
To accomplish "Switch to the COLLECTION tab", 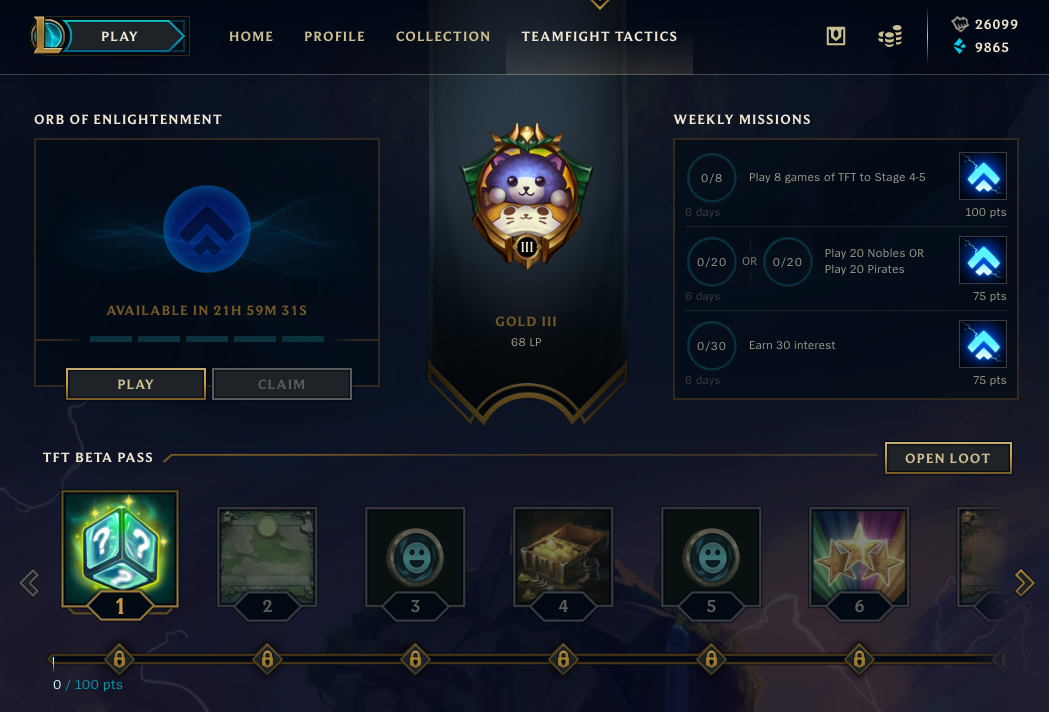I will (443, 36).
